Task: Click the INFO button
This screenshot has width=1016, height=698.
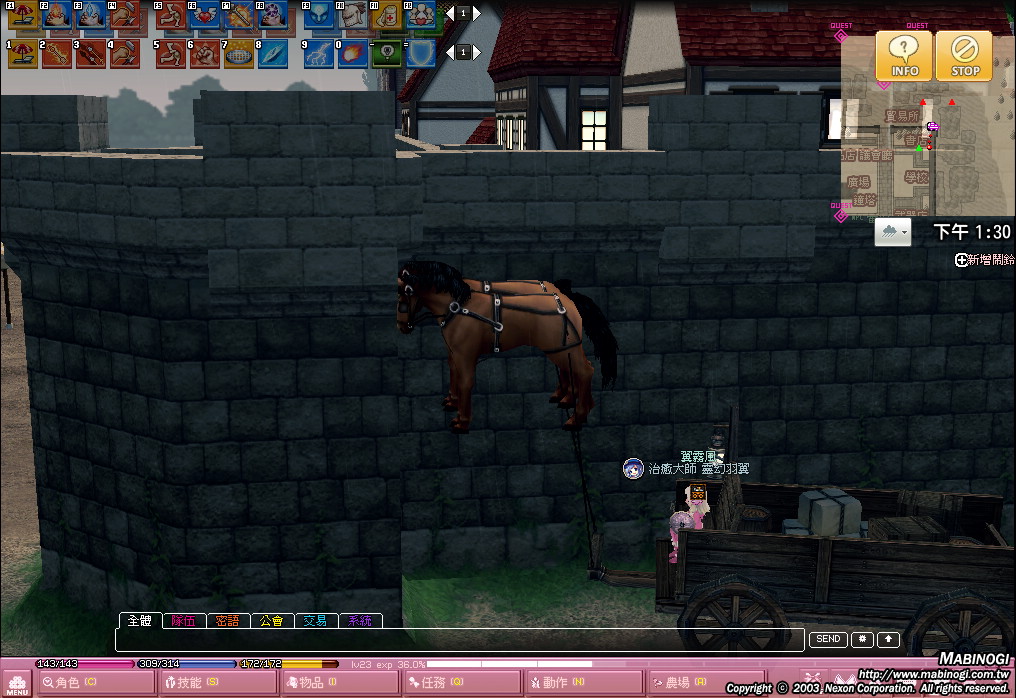Action: click(x=904, y=55)
